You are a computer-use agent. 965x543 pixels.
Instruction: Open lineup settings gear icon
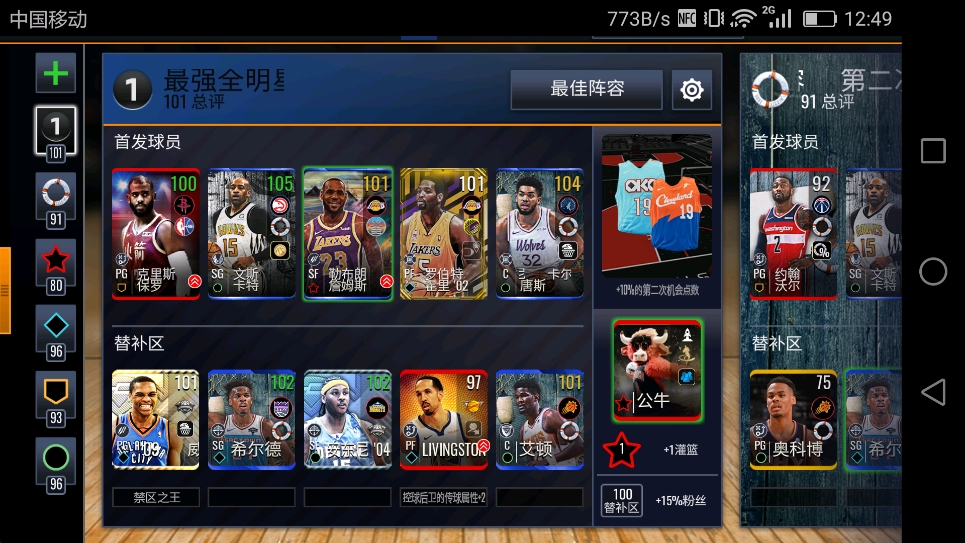tap(691, 90)
